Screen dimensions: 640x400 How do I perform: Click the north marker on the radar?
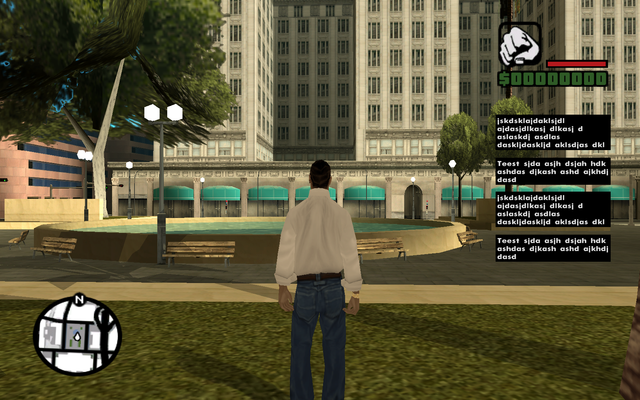78,299
